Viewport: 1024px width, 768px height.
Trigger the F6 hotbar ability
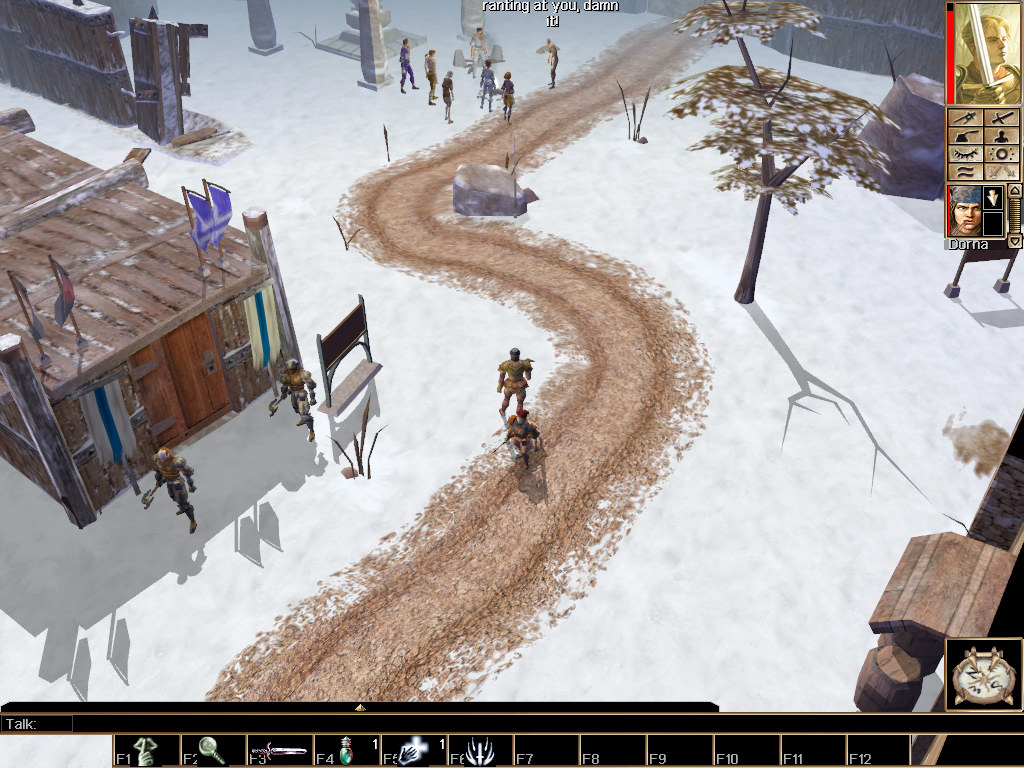(x=480, y=751)
